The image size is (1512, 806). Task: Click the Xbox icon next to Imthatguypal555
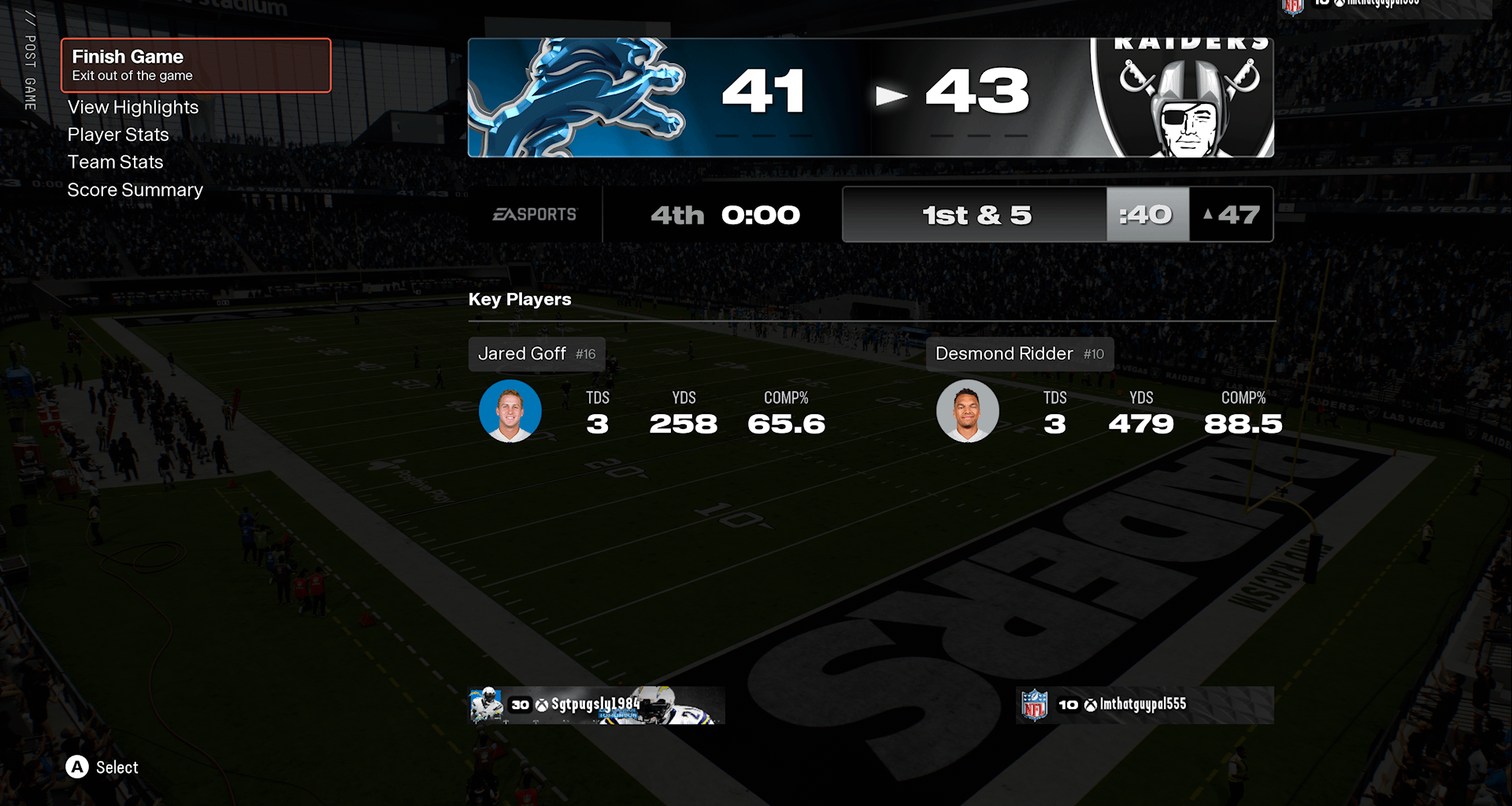[x=1091, y=705]
